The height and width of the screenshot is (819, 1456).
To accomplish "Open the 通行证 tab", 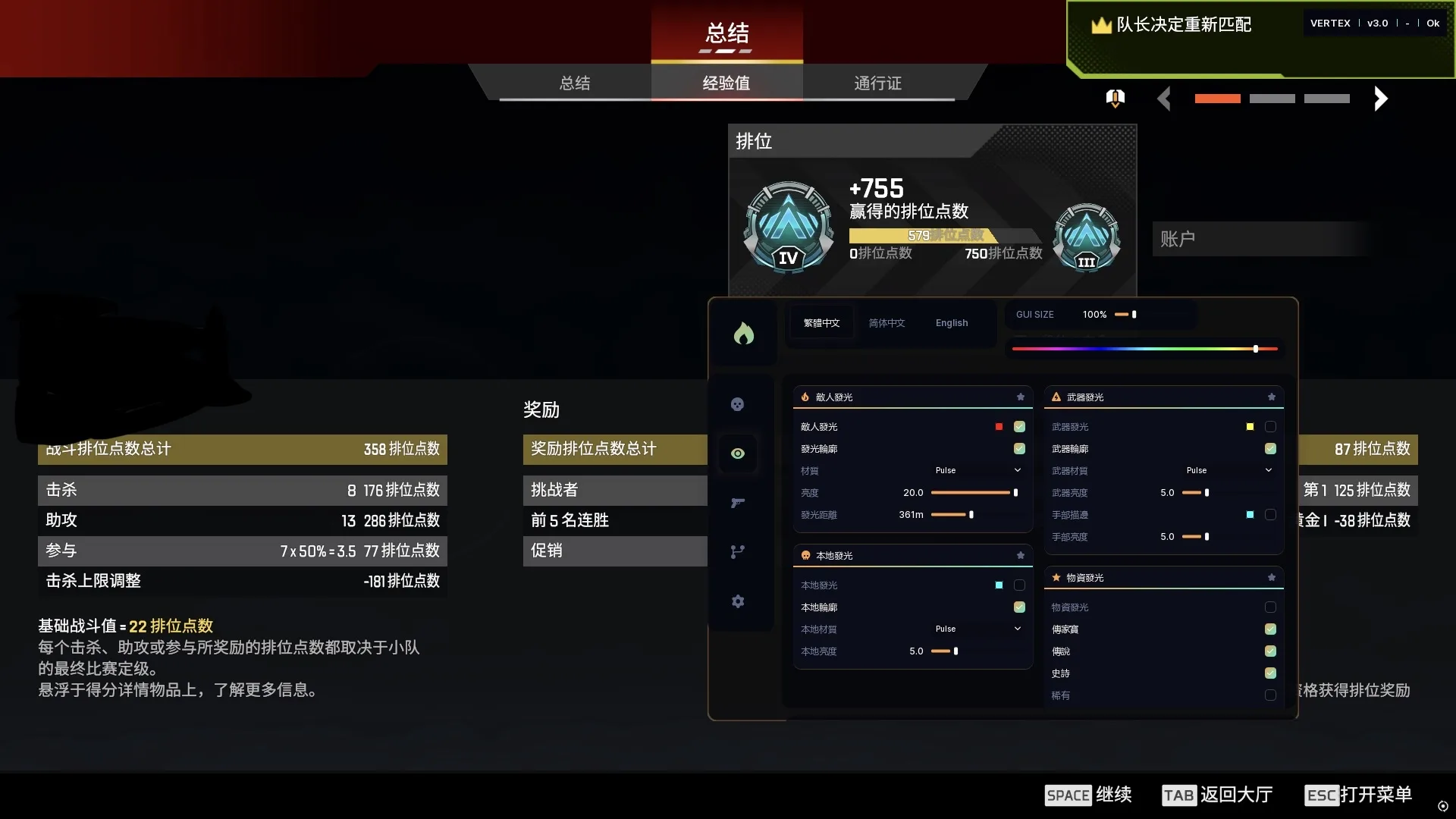I will pyautogui.click(x=877, y=83).
